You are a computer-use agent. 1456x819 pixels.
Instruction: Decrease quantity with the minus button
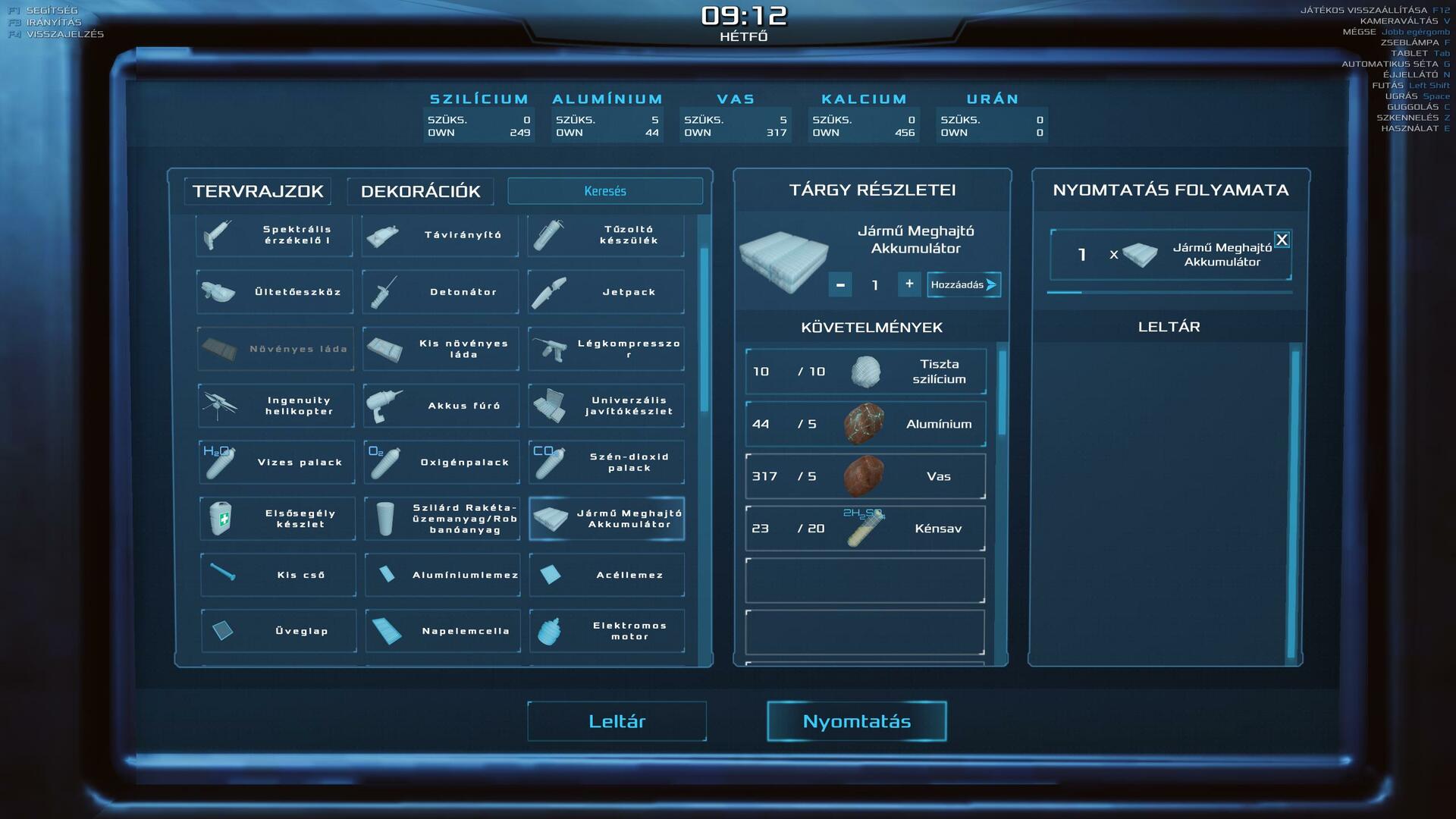(x=840, y=285)
